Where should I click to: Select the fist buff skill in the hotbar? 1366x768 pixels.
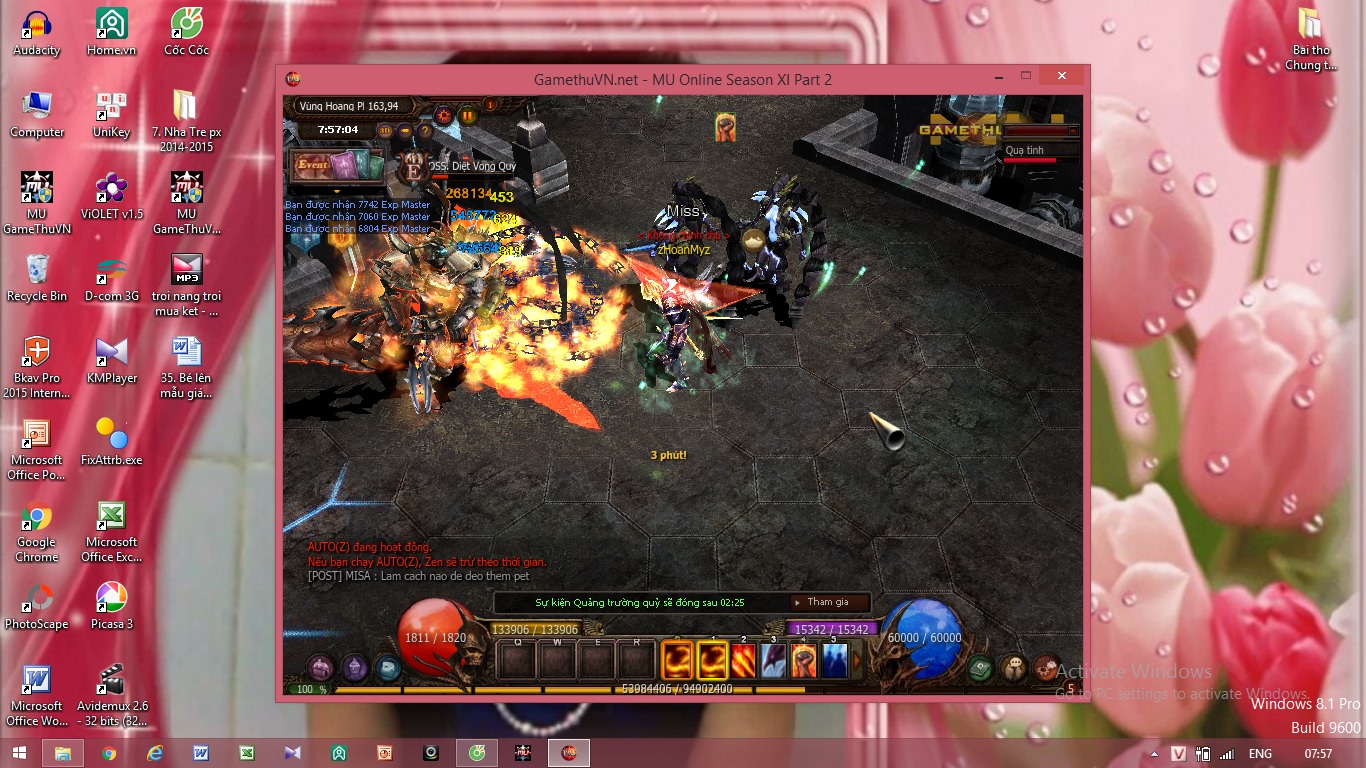[x=804, y=660]
